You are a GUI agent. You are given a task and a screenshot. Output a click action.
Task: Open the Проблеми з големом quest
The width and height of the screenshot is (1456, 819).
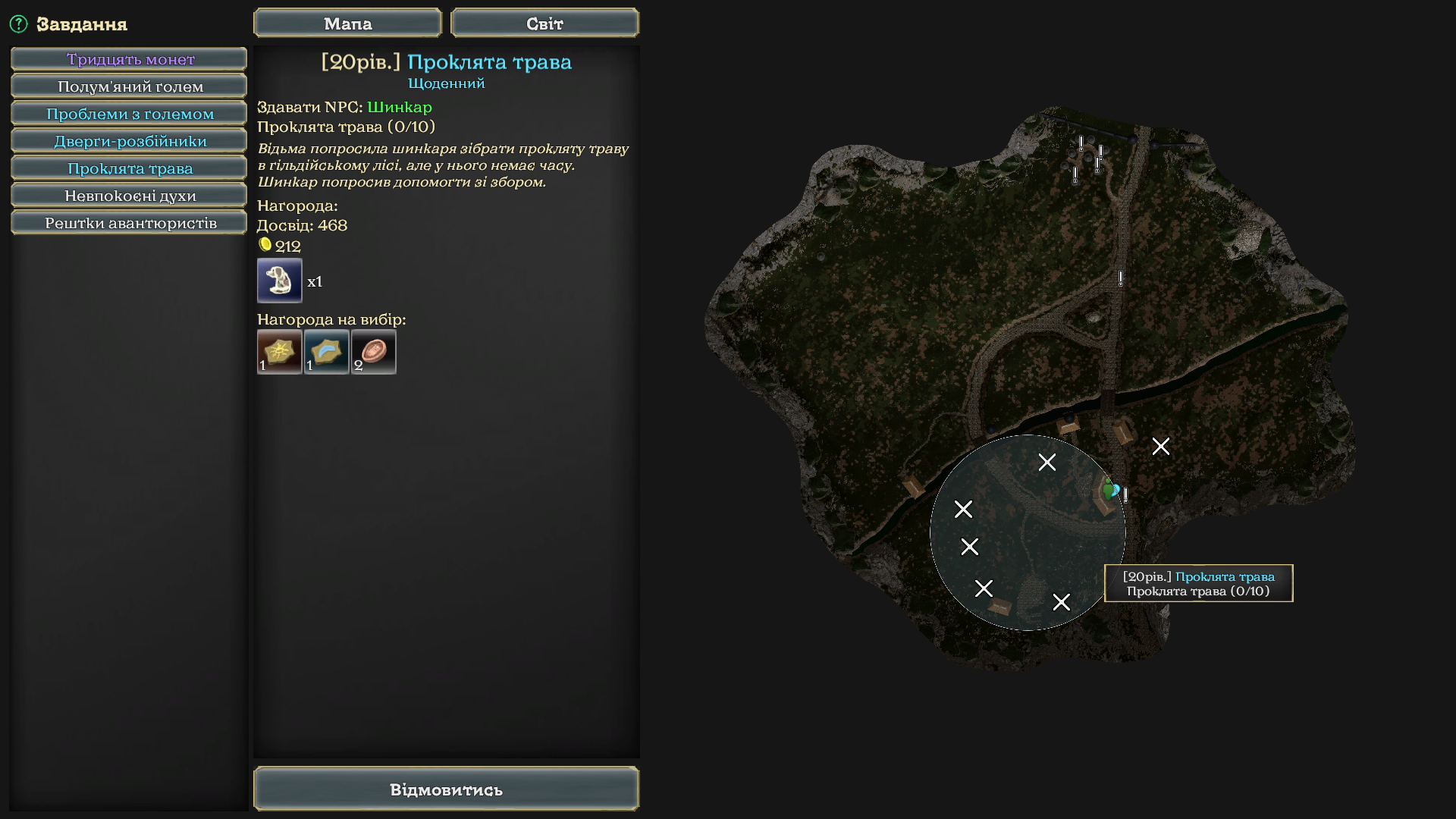tap(130, 114)
